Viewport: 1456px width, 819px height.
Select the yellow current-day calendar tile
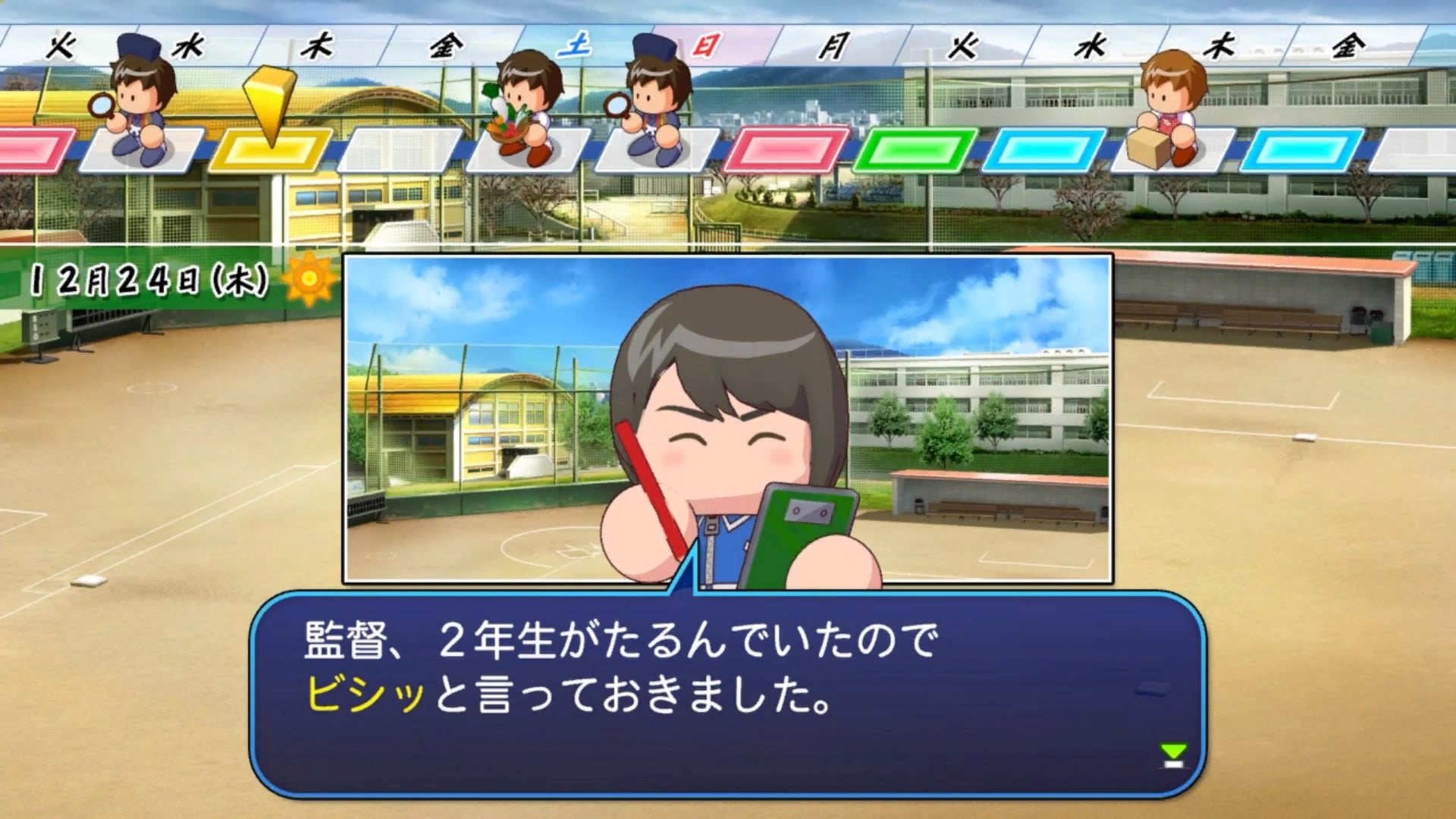click(x=271, y=150)
